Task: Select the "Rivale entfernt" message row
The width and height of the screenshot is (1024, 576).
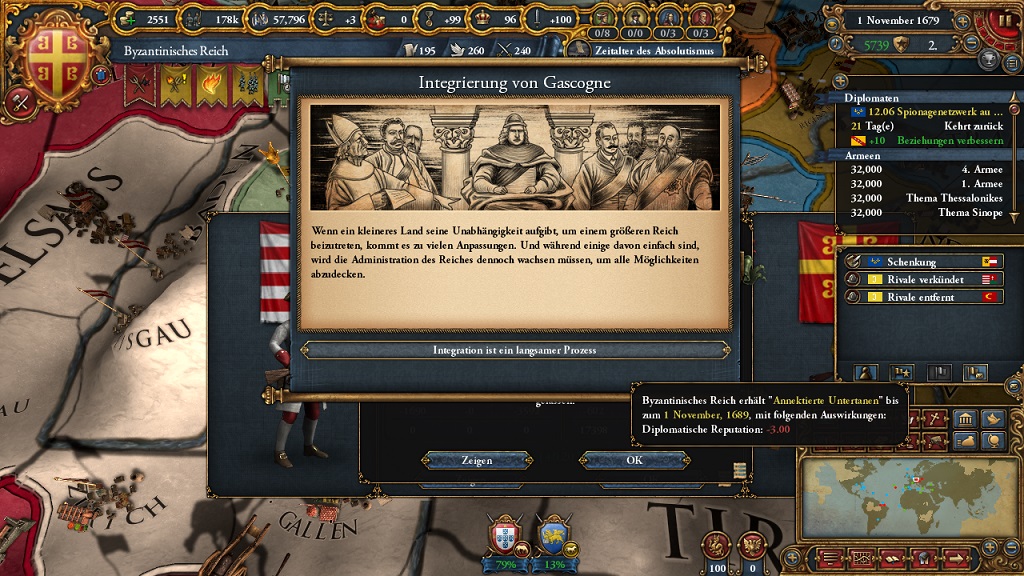Action: [921, 297]
